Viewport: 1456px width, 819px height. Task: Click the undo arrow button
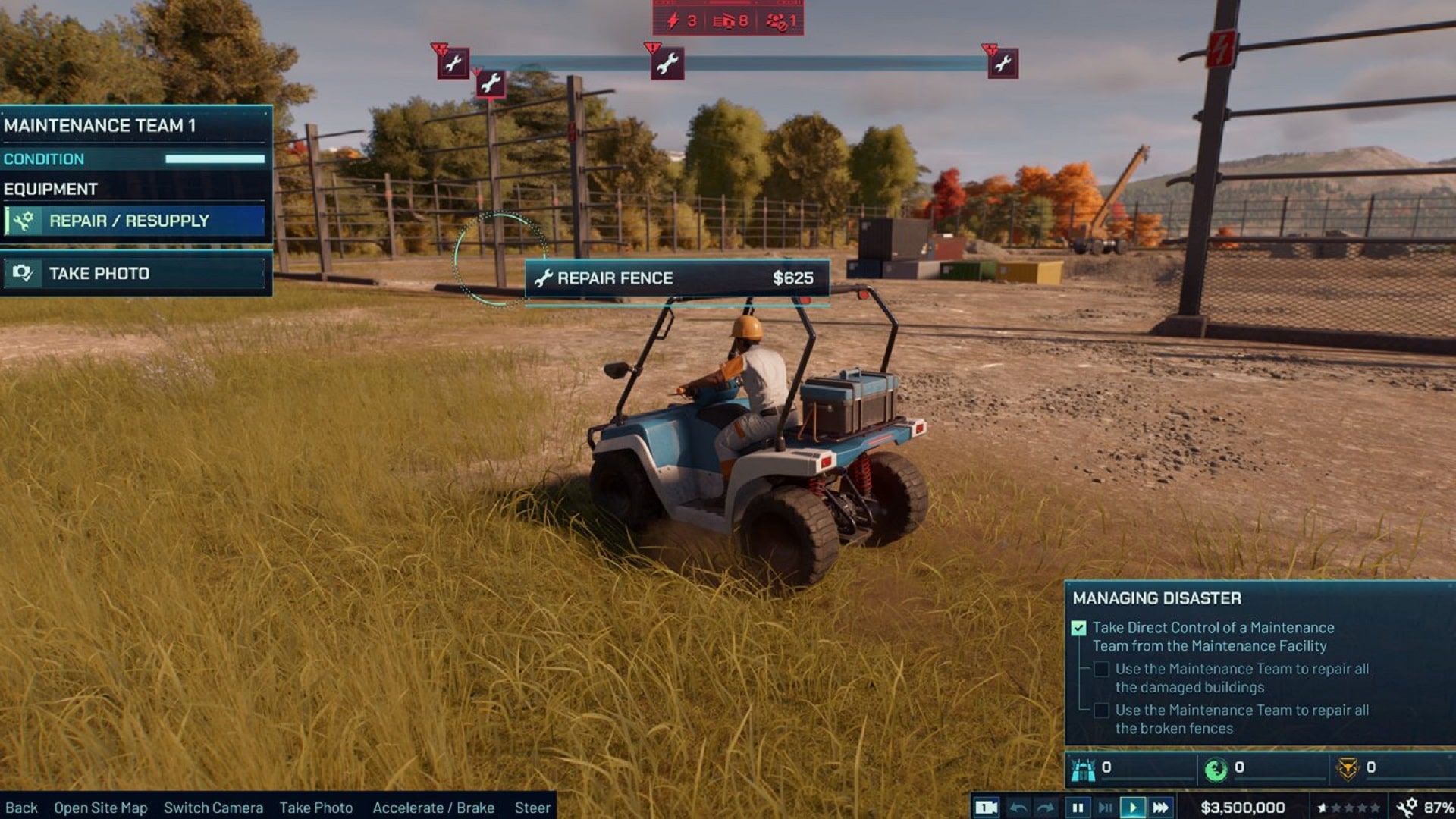pos(1018,808)
